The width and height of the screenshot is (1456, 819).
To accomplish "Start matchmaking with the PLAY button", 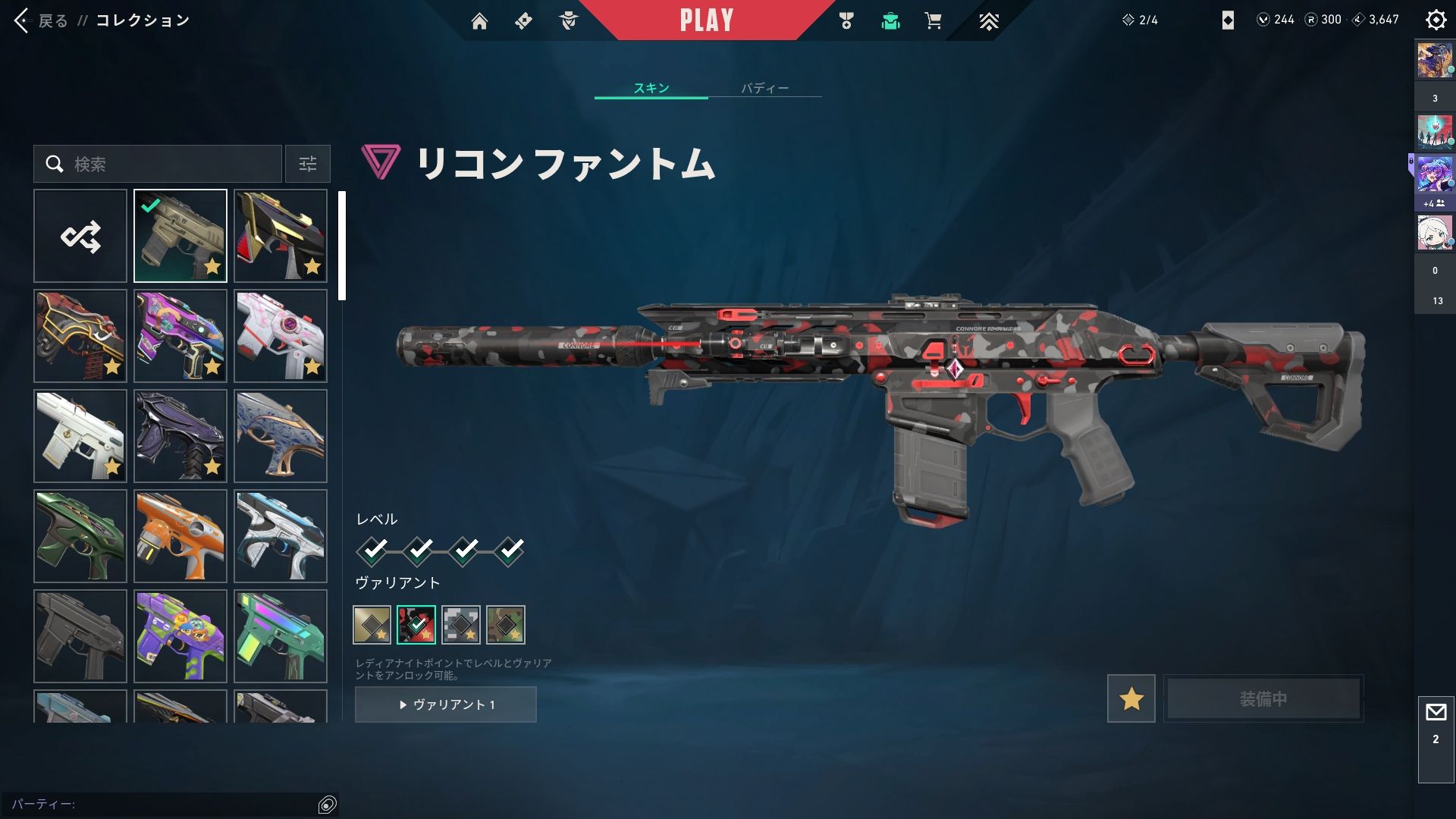I will point(706,20).
